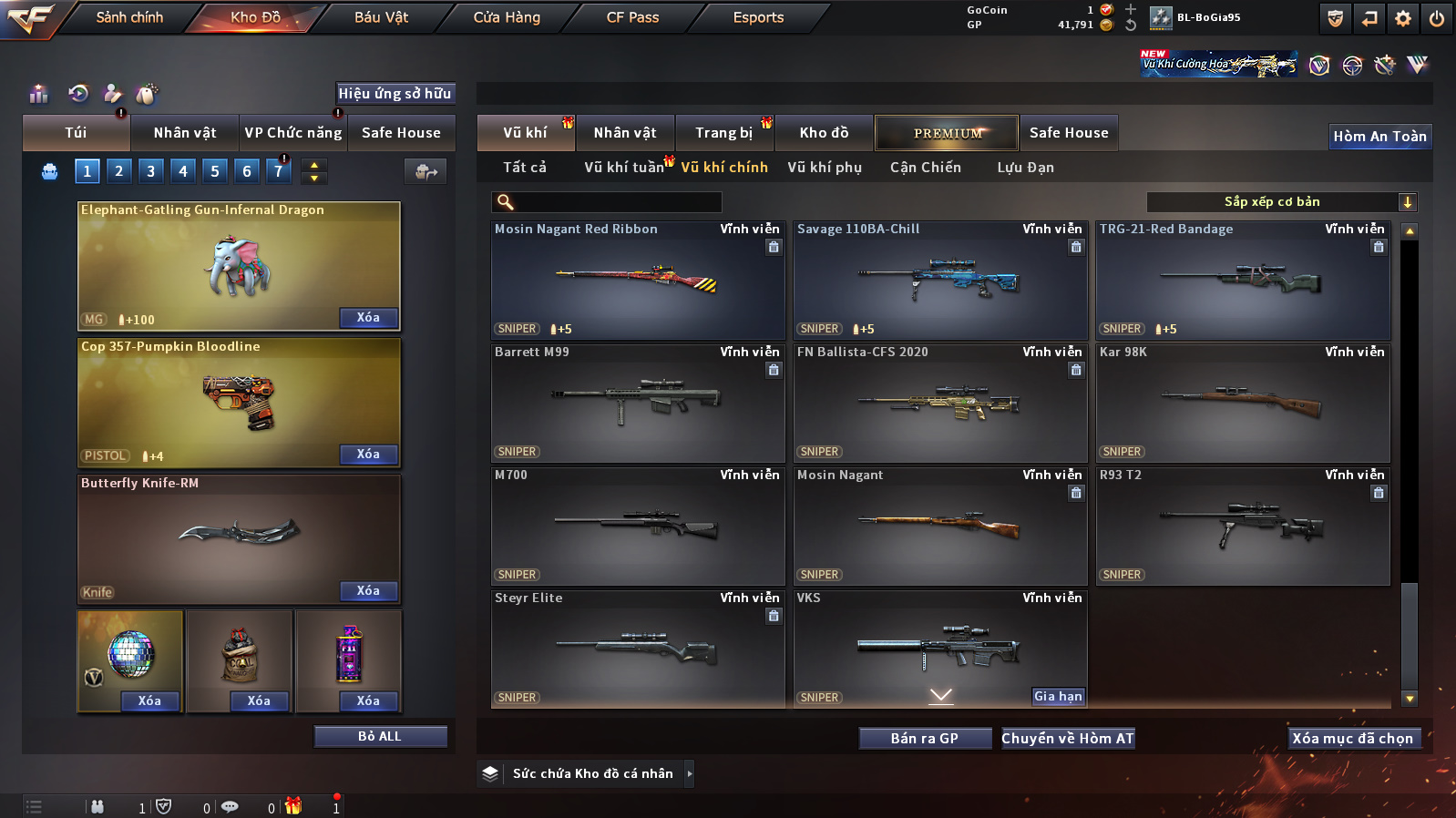Viewport: 1456px width, 818px height.
Task: Open the settings gear icon
Action: point(1403,18)
